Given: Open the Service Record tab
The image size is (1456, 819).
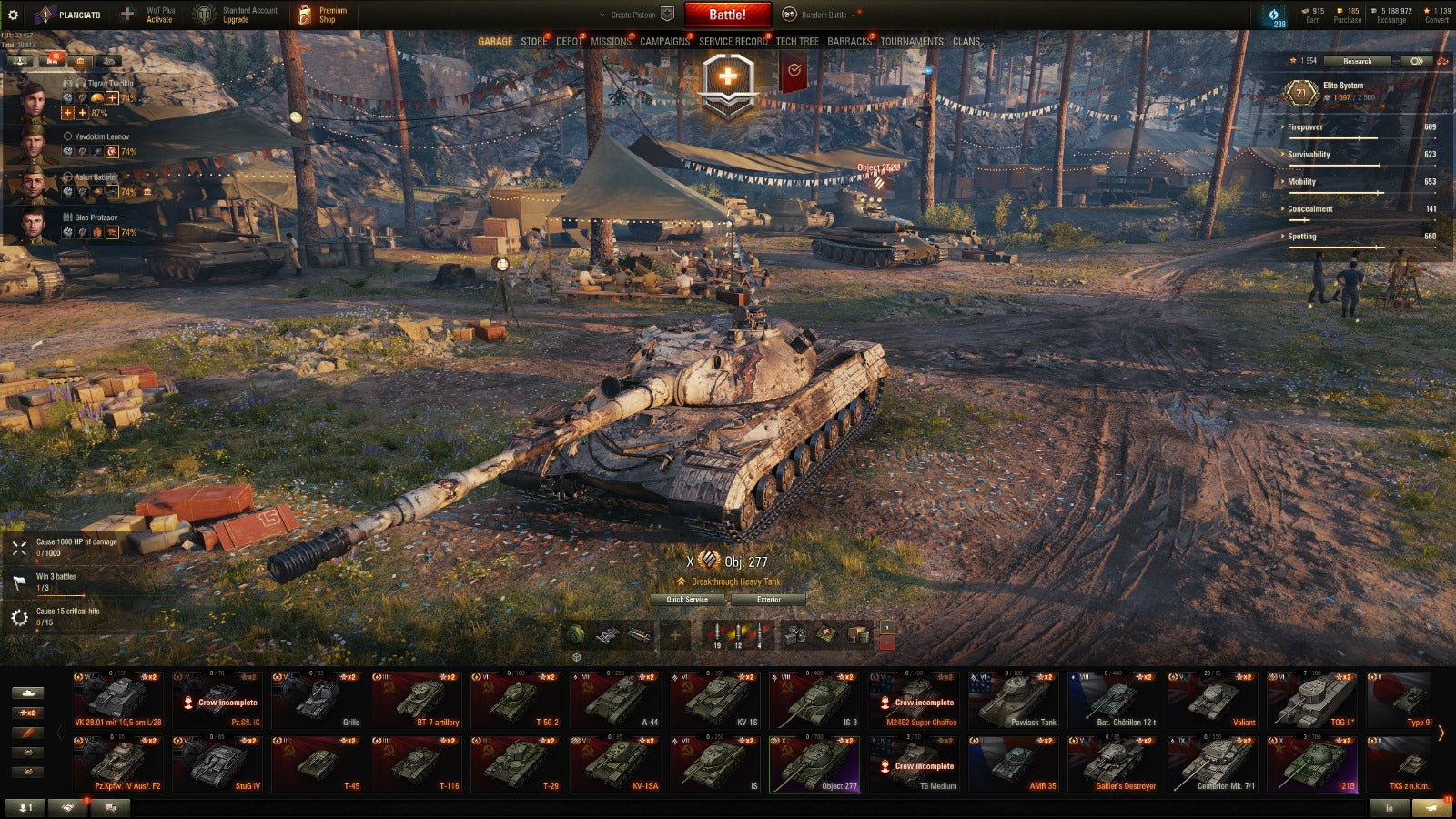Looking at the screenshot, I should (x=733, y=42).
